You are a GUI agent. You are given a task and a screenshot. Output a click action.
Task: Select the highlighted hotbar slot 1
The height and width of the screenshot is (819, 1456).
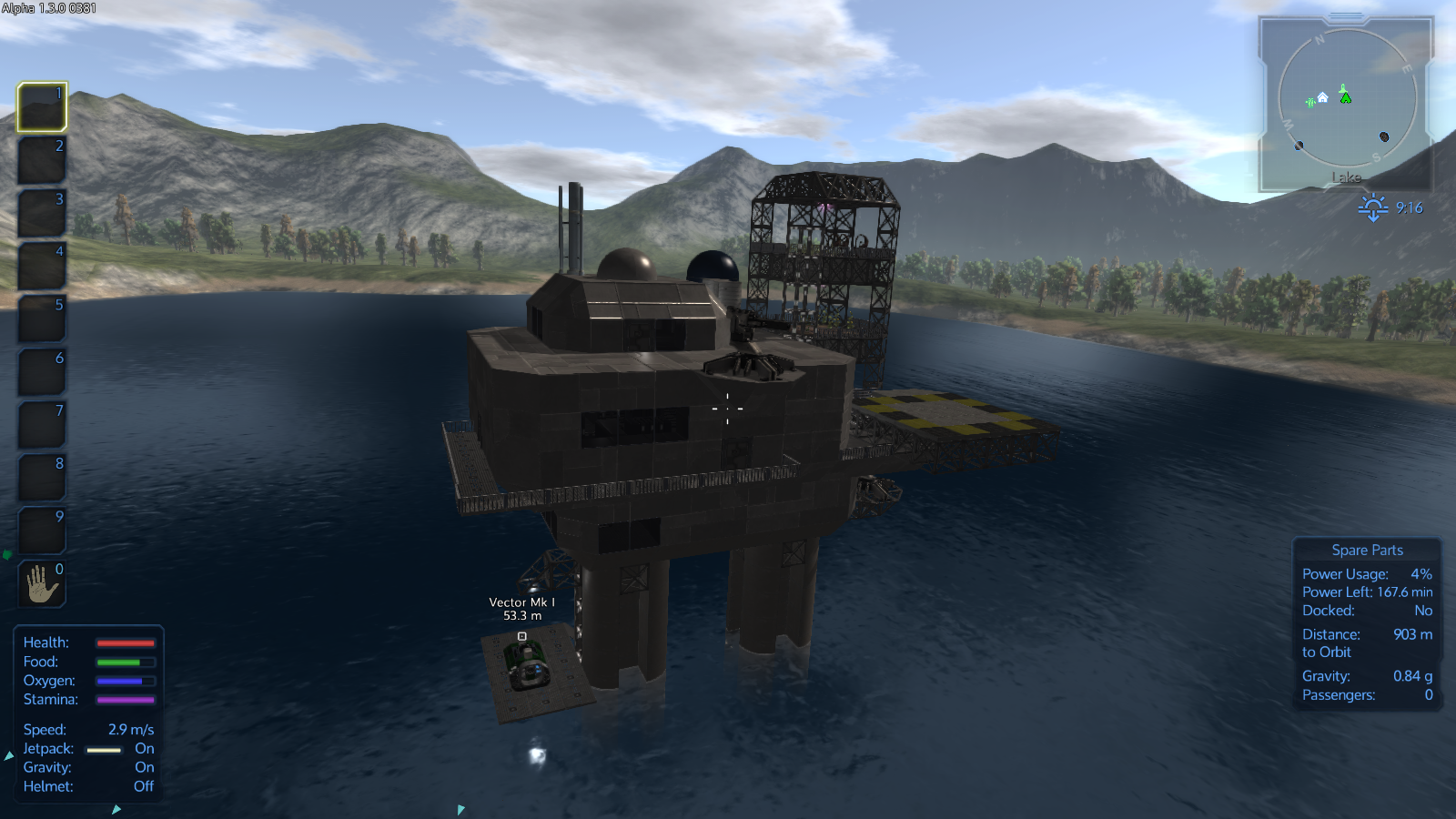pos(40,107)
